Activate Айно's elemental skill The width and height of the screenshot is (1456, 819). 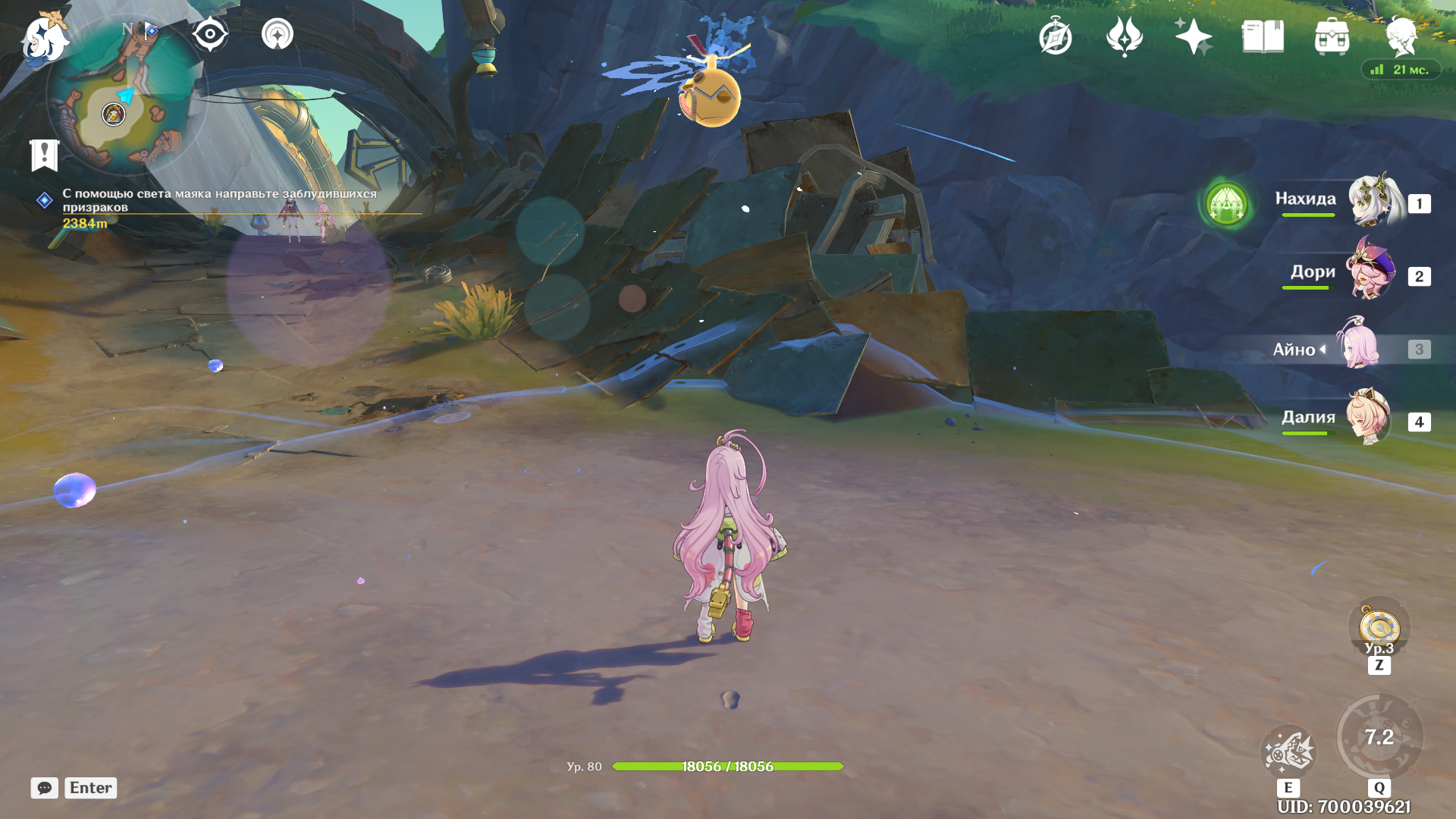pos(1288,752)
